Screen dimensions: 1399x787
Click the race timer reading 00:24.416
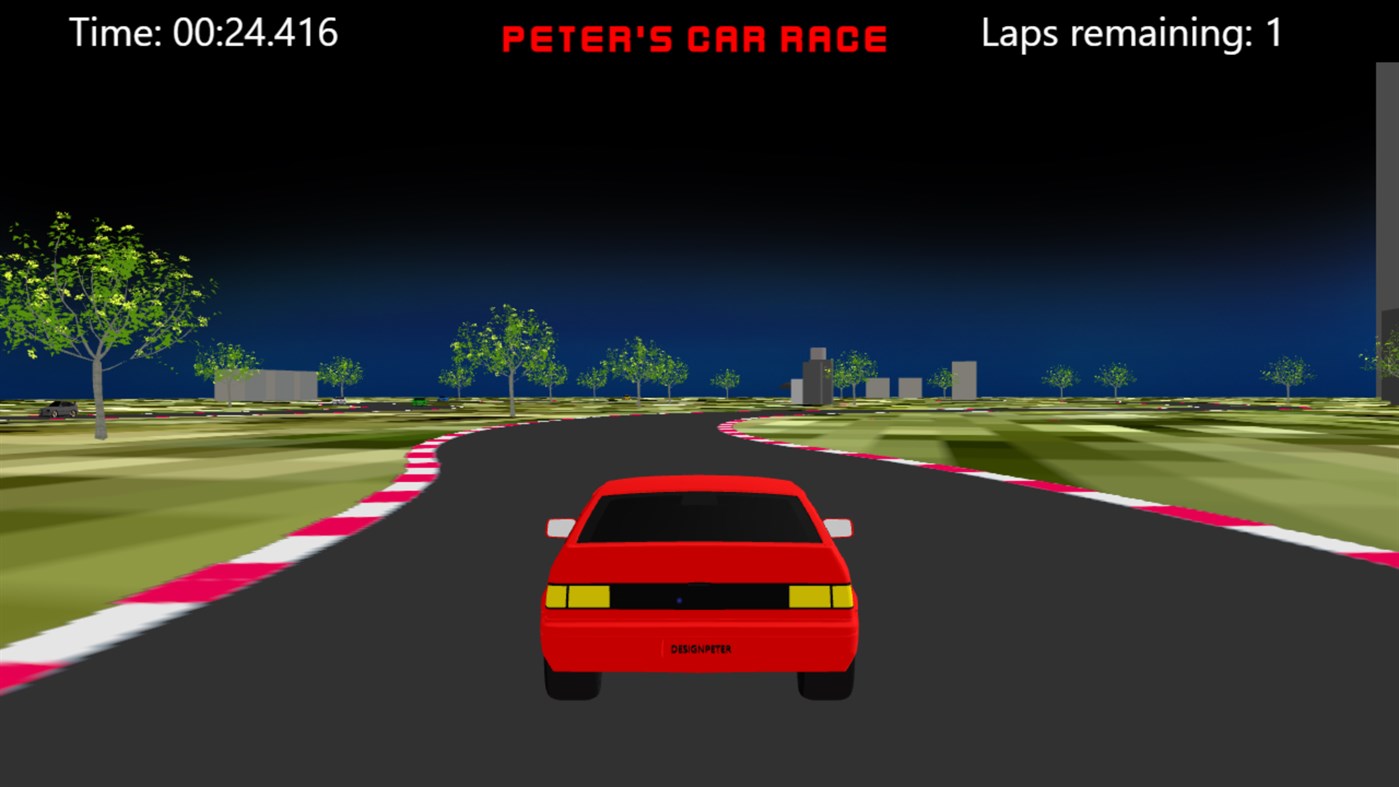205,33
